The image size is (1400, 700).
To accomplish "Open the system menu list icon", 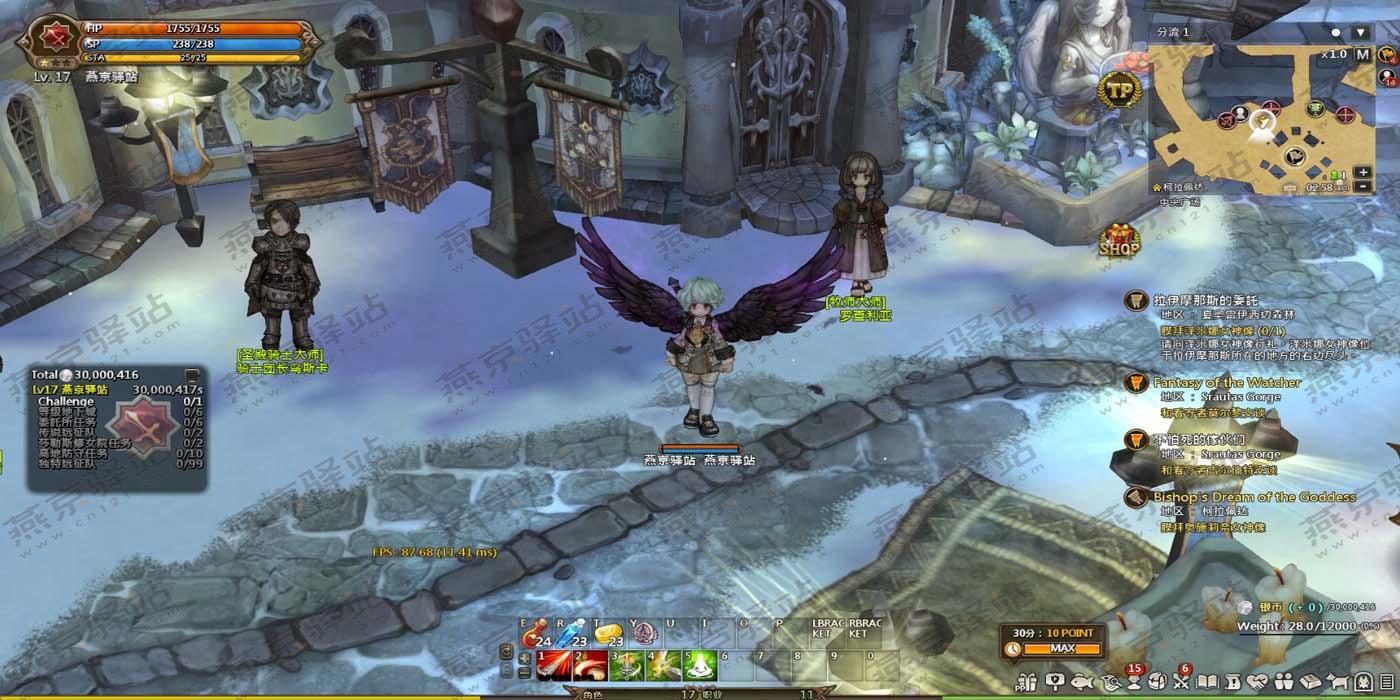I will [x=1386, y=682].
